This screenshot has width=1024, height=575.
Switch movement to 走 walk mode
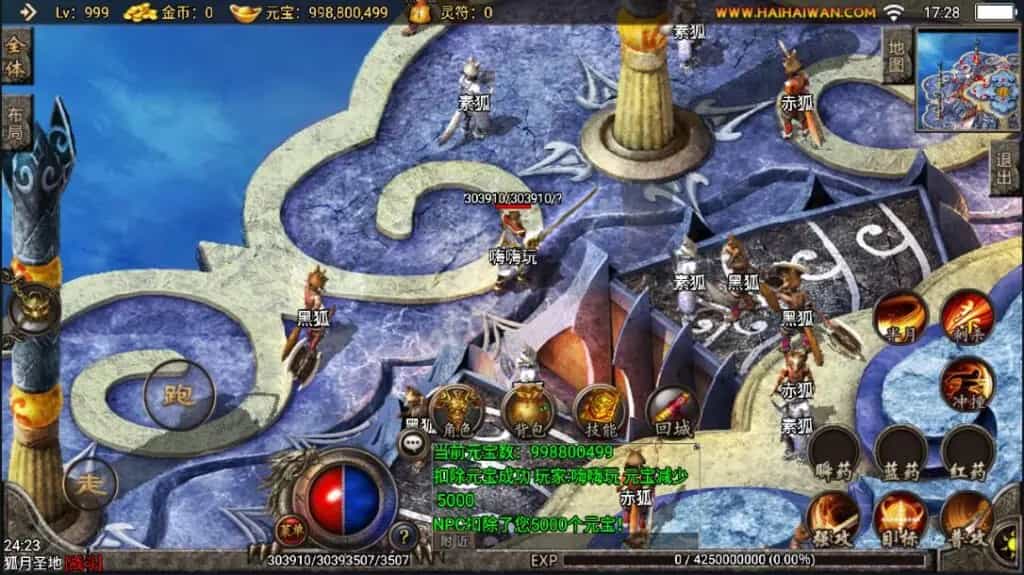(90, 485)
